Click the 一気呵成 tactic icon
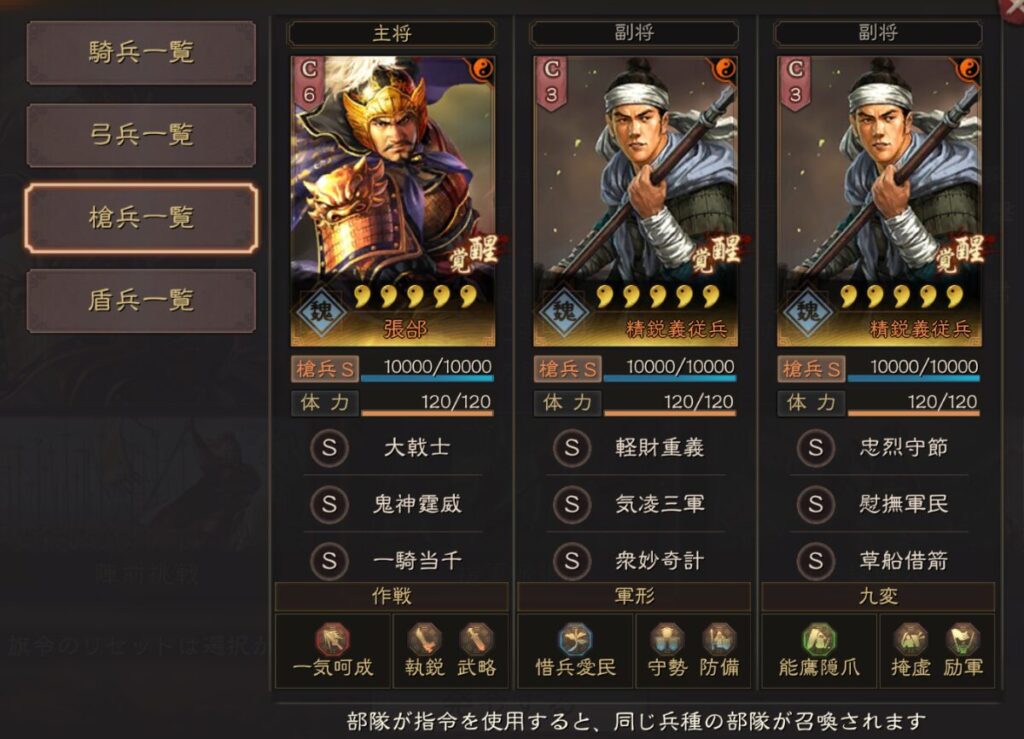 click(x=332, y=640)
